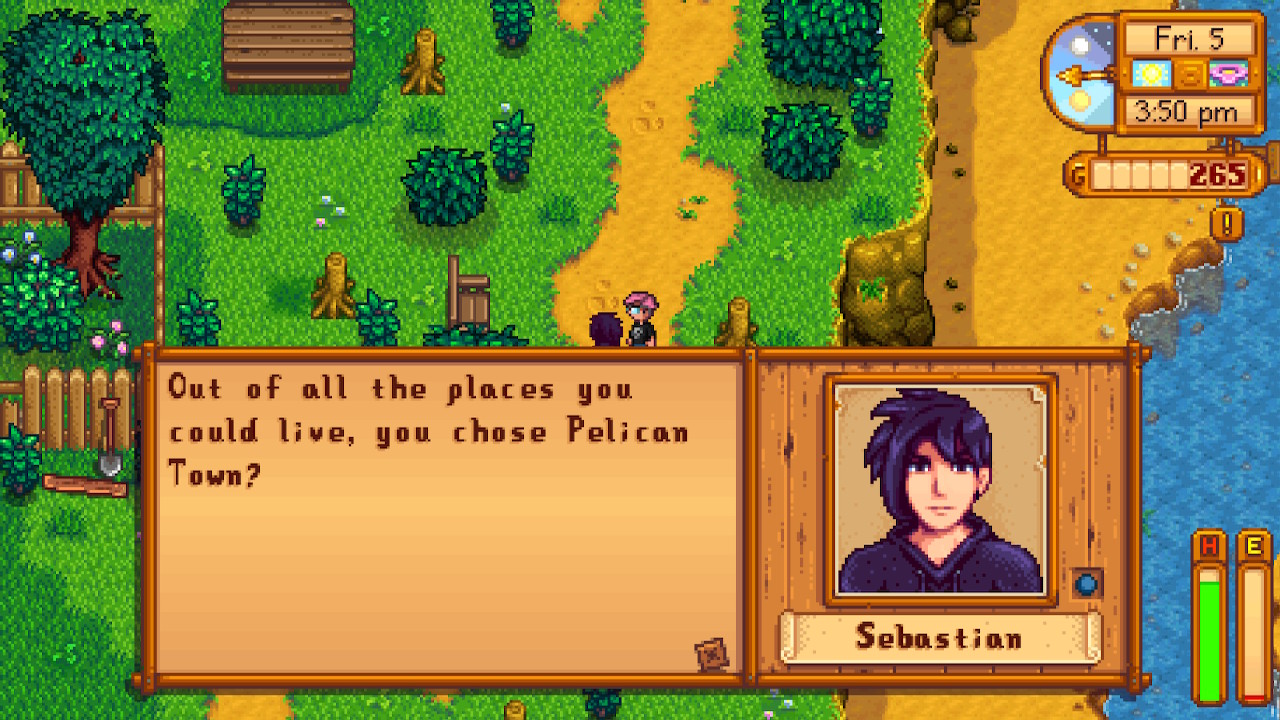Click Sebastian standing on the dirt path

point(605,330)
